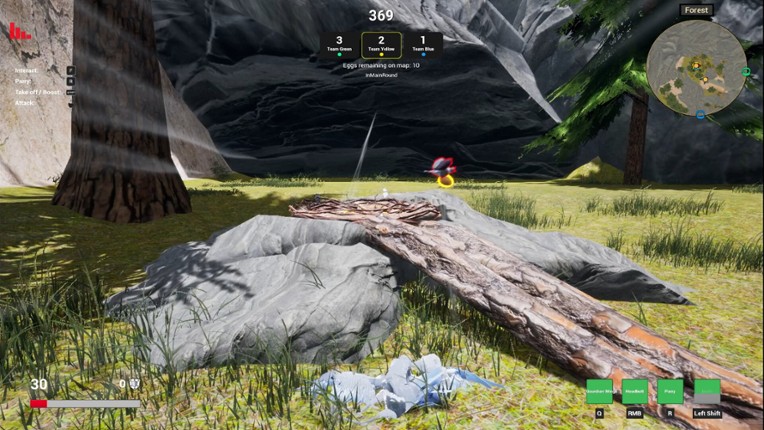Open the circular Forest minimap

(x=696, y=67)
